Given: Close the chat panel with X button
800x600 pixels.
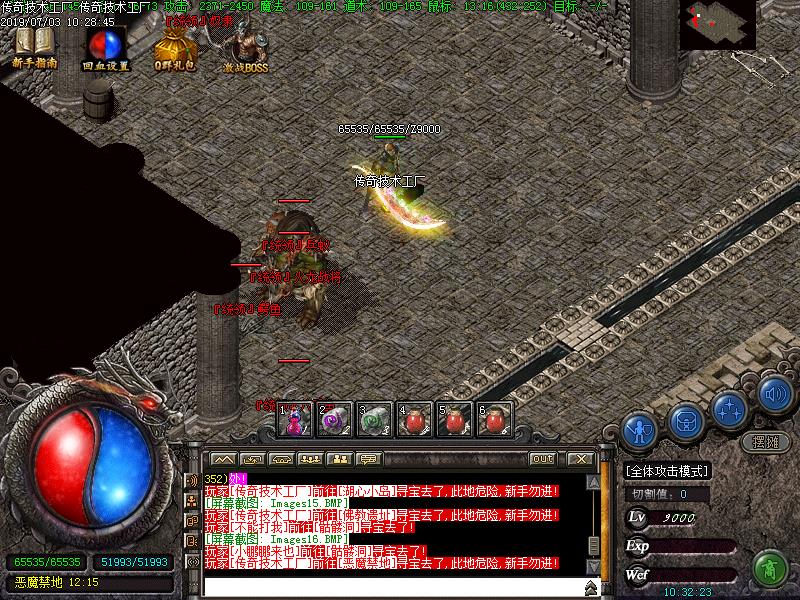Looking at the screenshot, I should pos(580,458).
